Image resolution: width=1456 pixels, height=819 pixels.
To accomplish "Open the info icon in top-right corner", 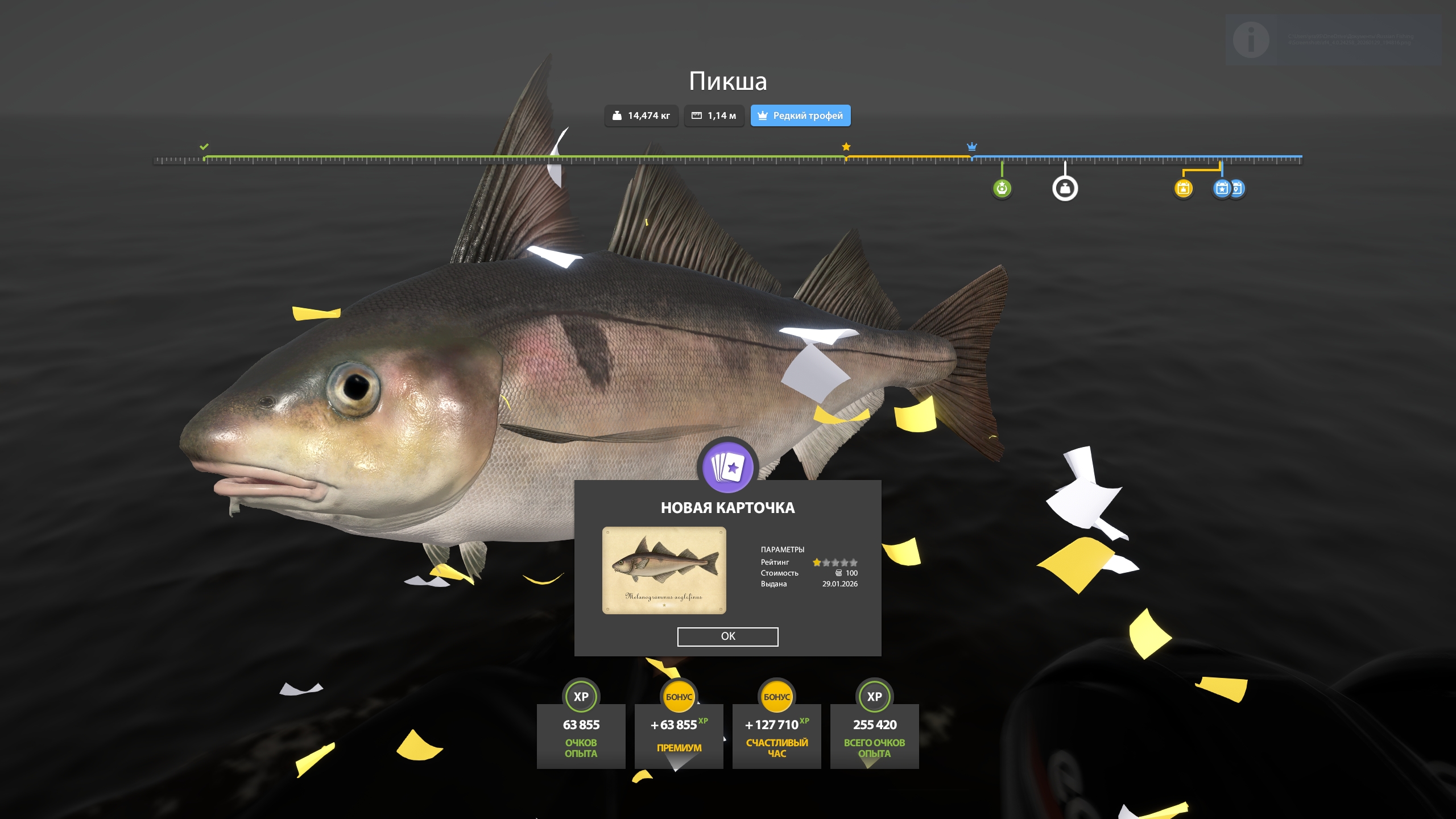I will coord(1251,40).
